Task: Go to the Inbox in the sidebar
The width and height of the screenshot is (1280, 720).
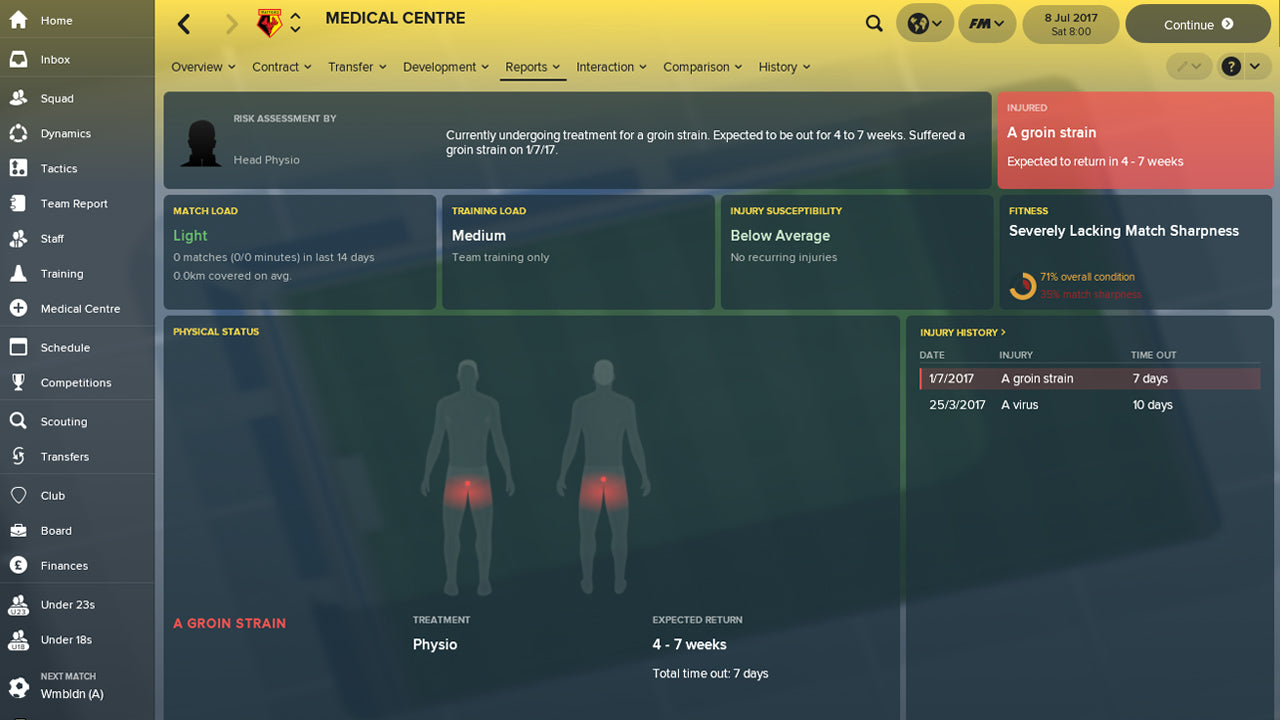Action: [x=55, y=60]
